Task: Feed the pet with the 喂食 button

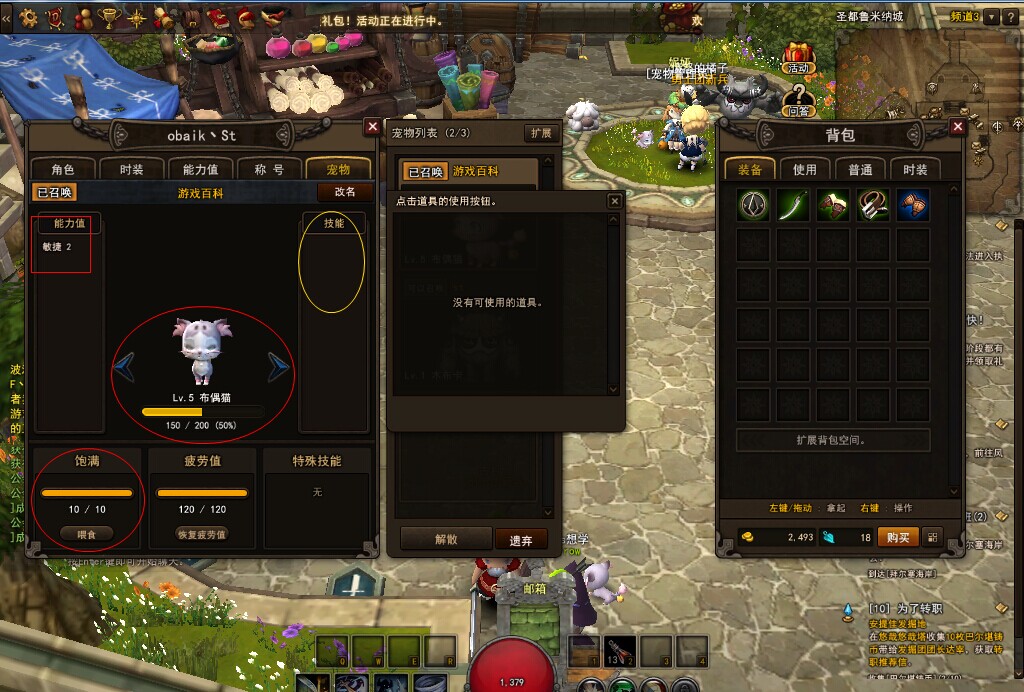Action: (87, 534)
